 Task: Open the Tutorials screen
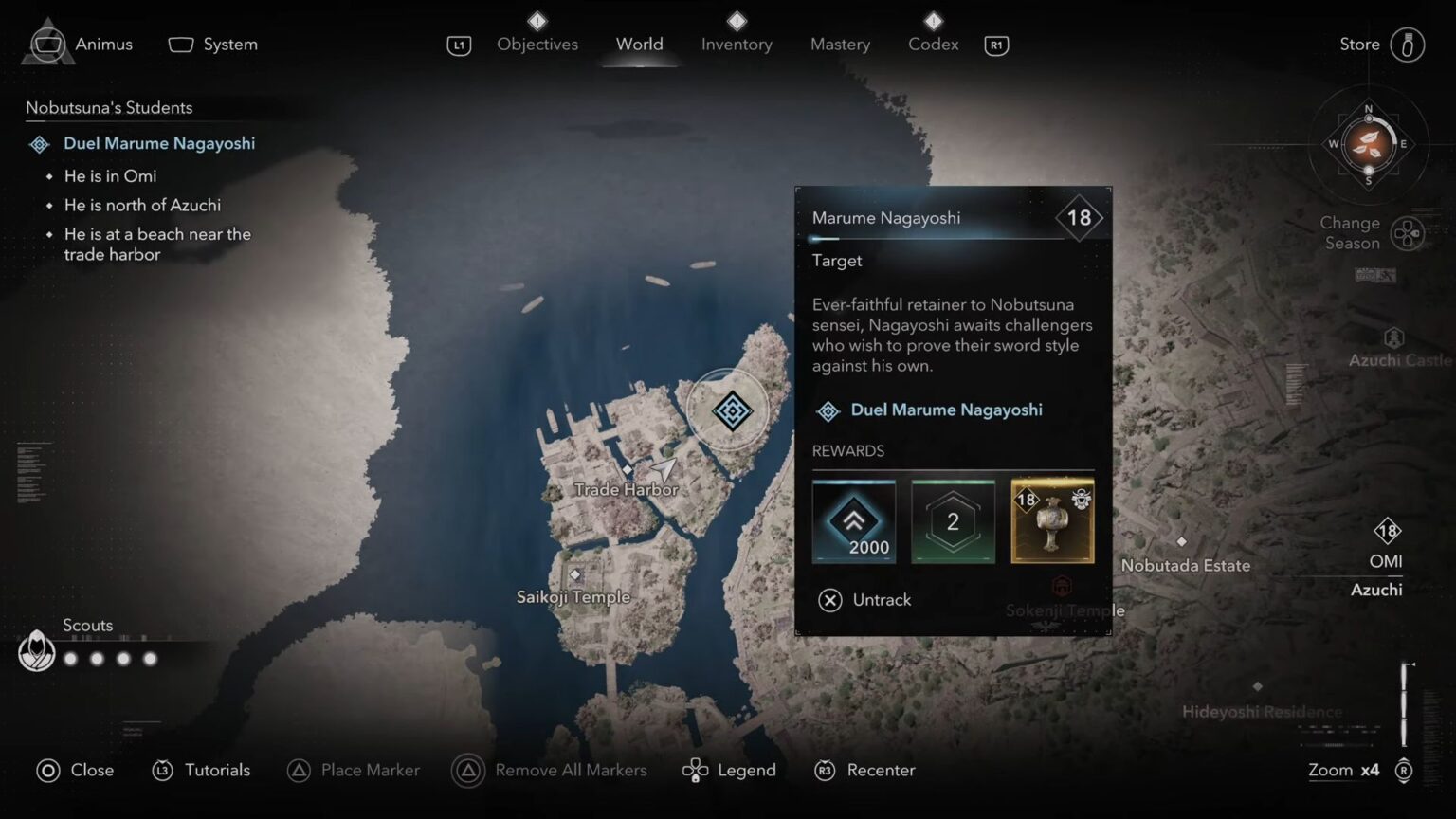point(202,770)
